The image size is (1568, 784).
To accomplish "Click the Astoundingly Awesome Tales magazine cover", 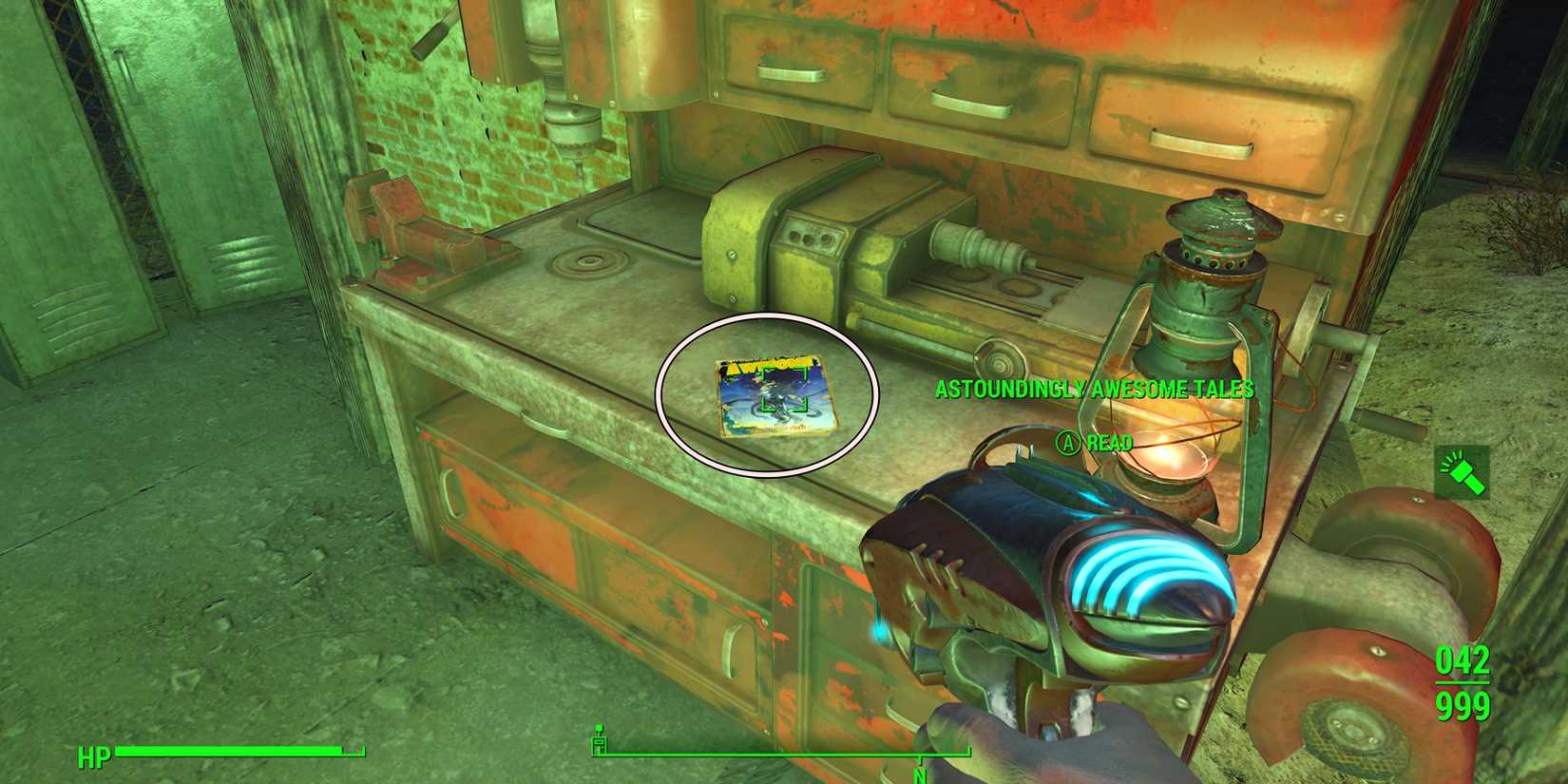I will (774, 397).
